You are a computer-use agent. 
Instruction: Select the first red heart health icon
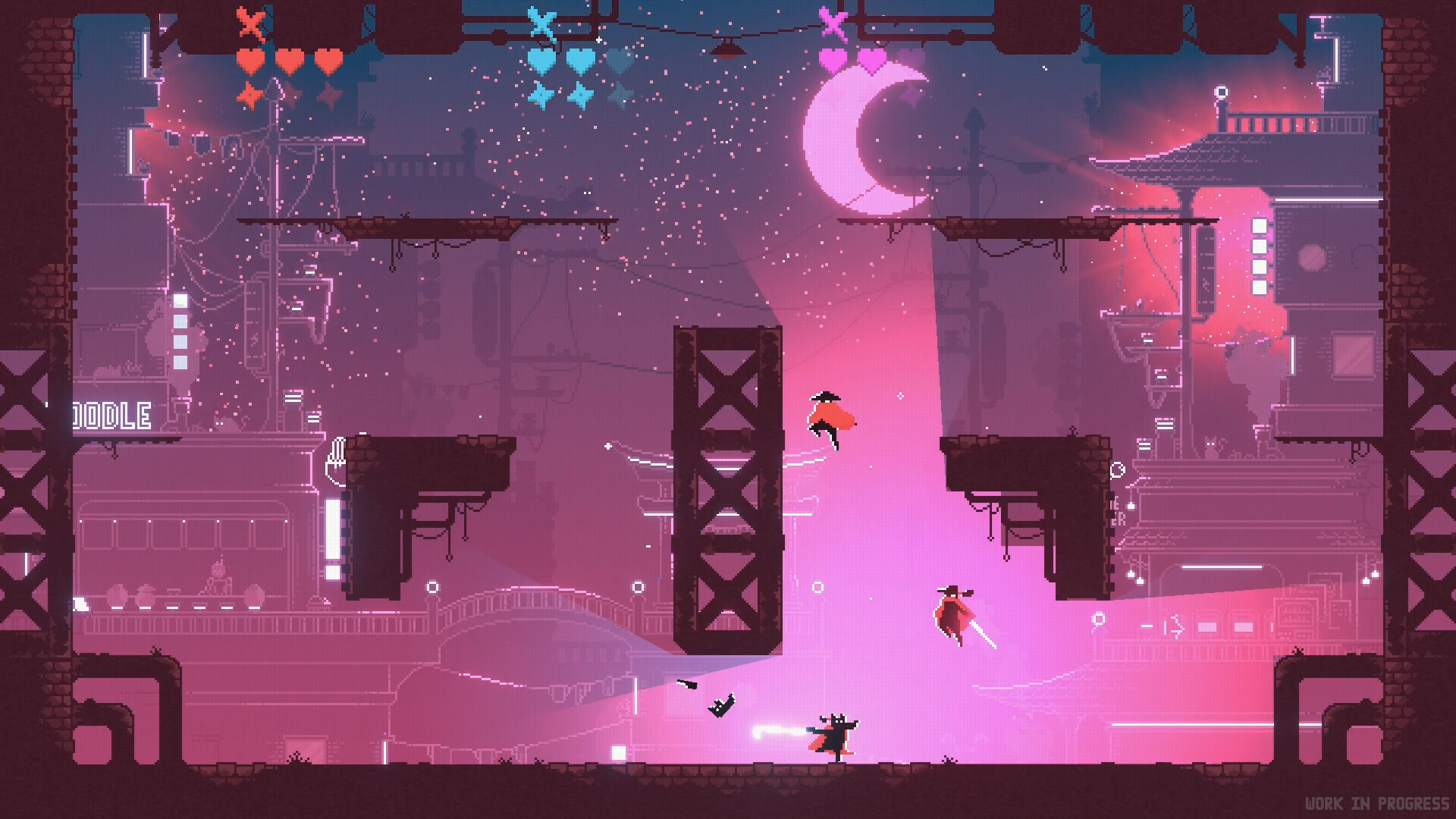[249, 61]
